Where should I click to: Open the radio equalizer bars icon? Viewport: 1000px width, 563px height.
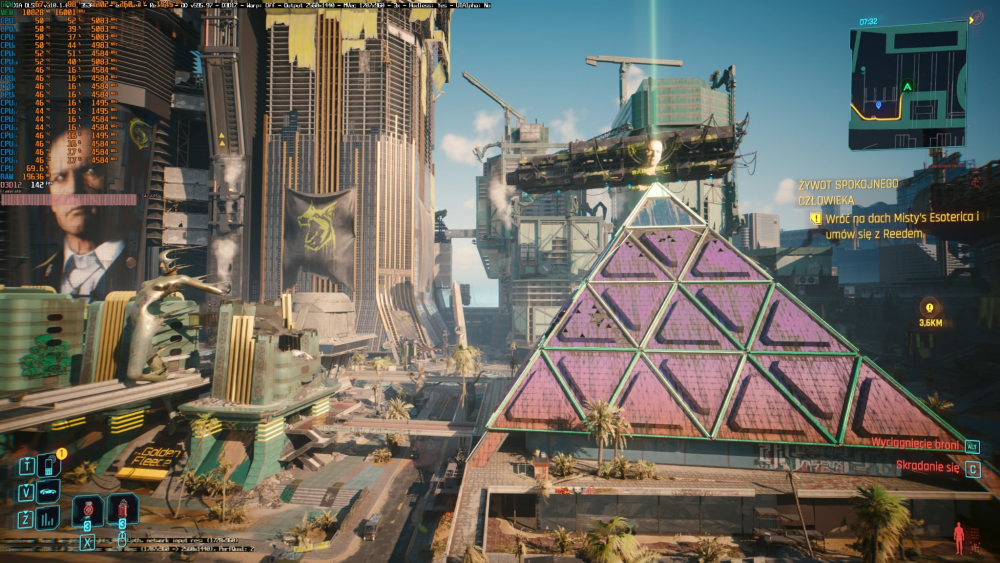(49, 517)
